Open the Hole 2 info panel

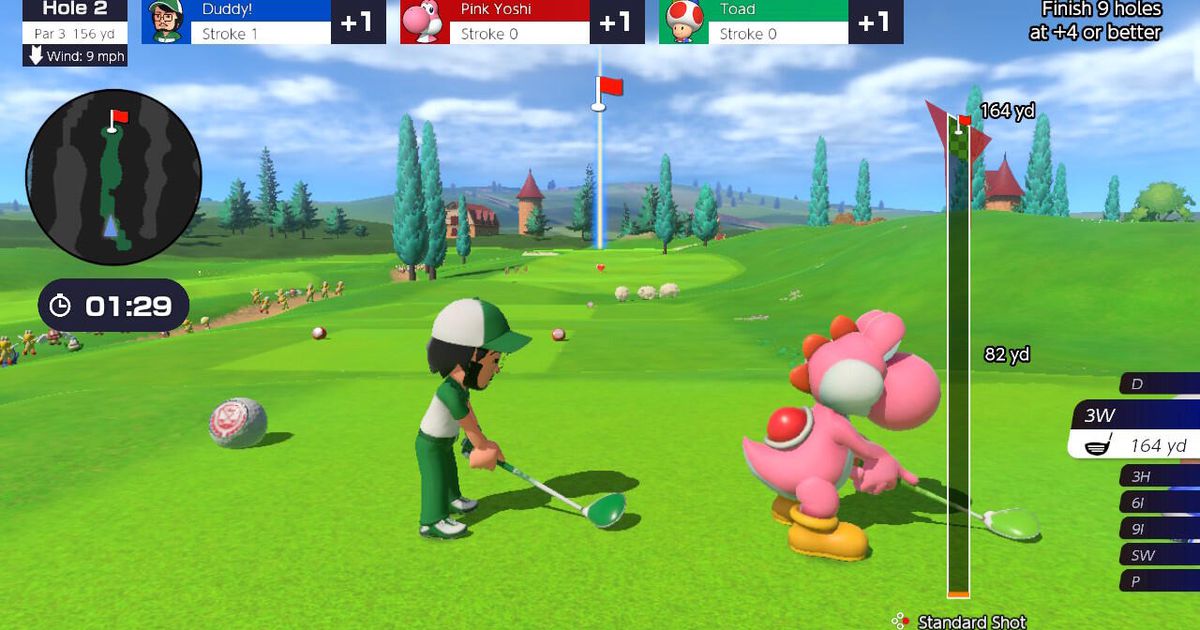76,22
